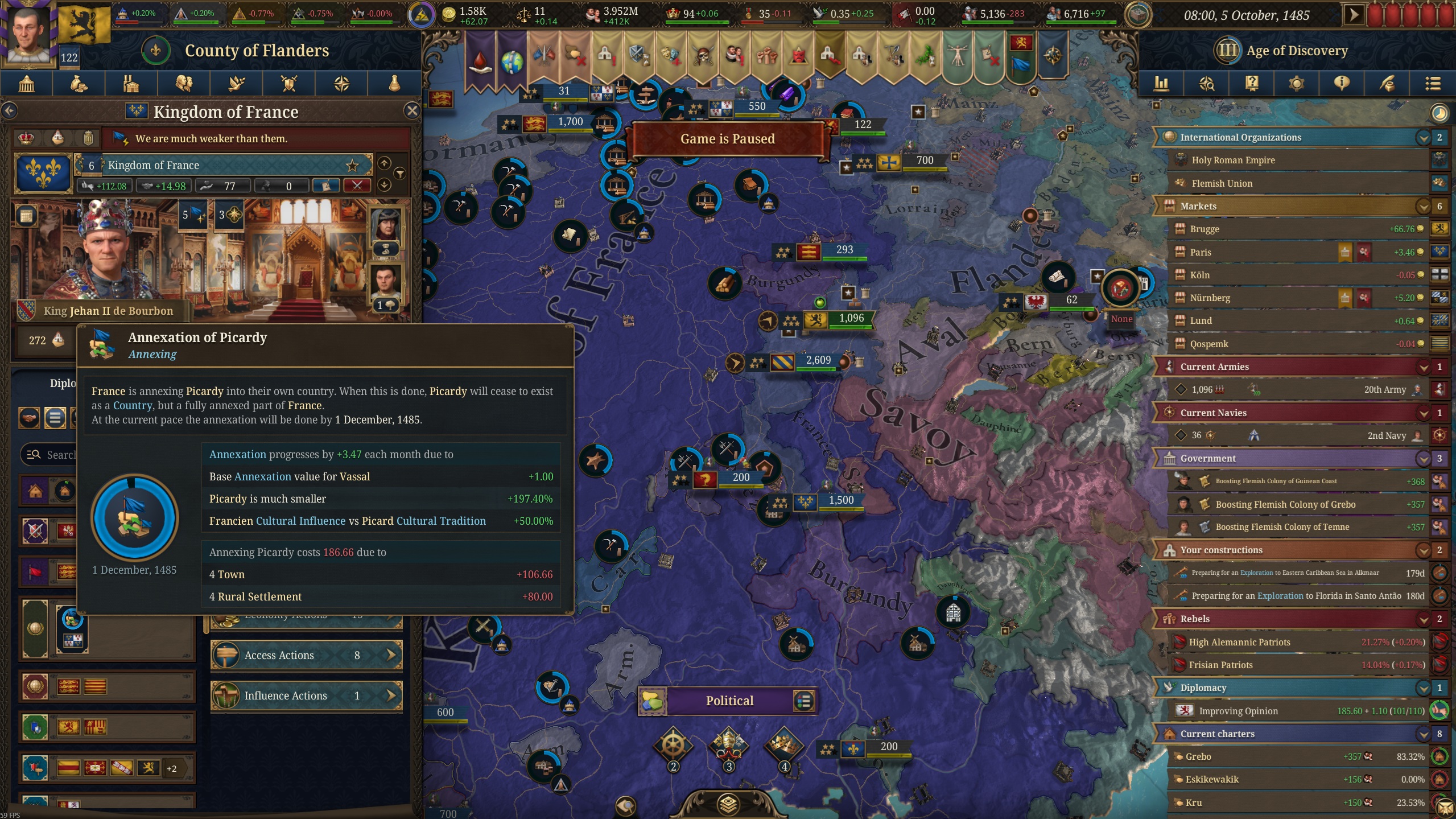Unpause the game with the play arrow

point(1355,15)
